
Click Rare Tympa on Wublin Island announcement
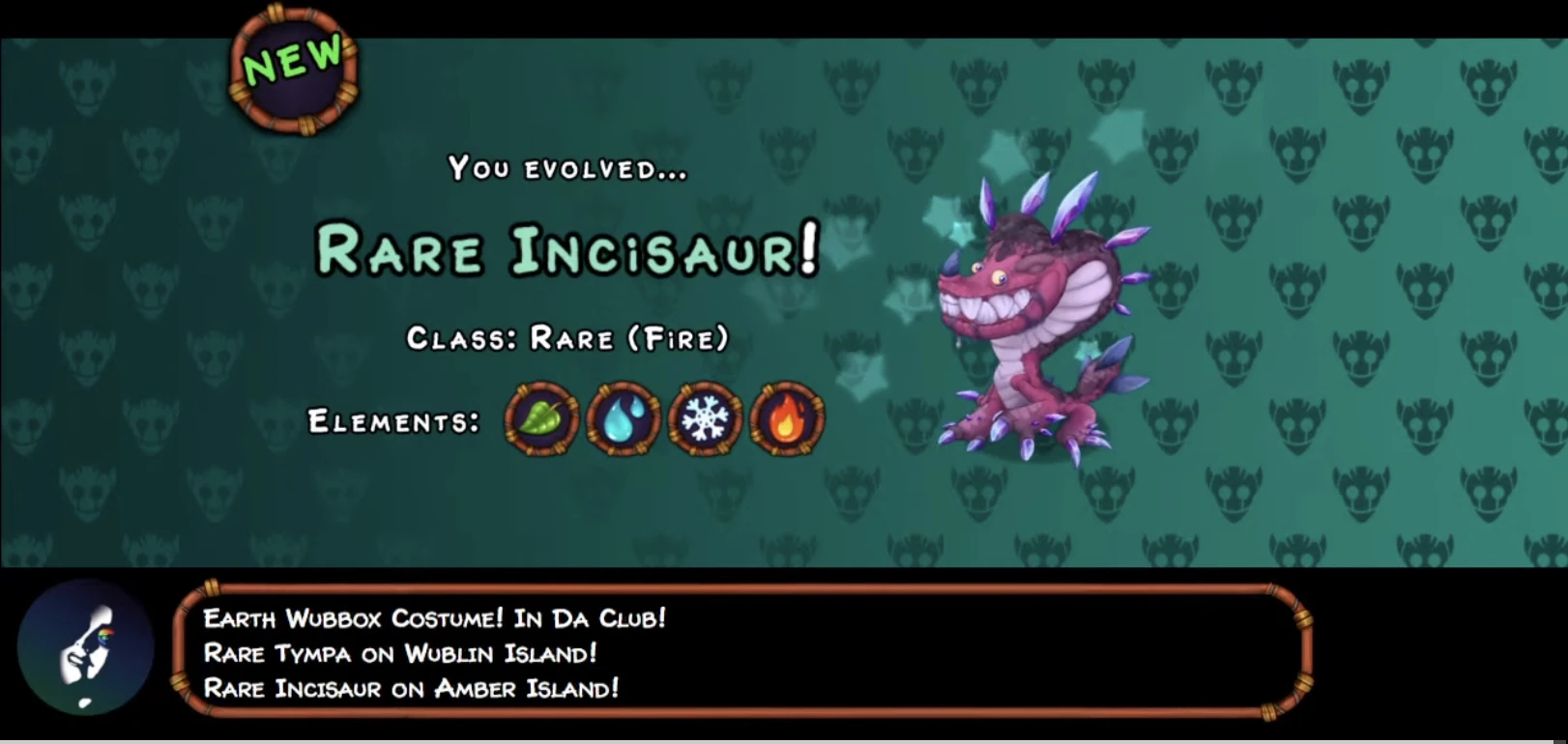401,654
